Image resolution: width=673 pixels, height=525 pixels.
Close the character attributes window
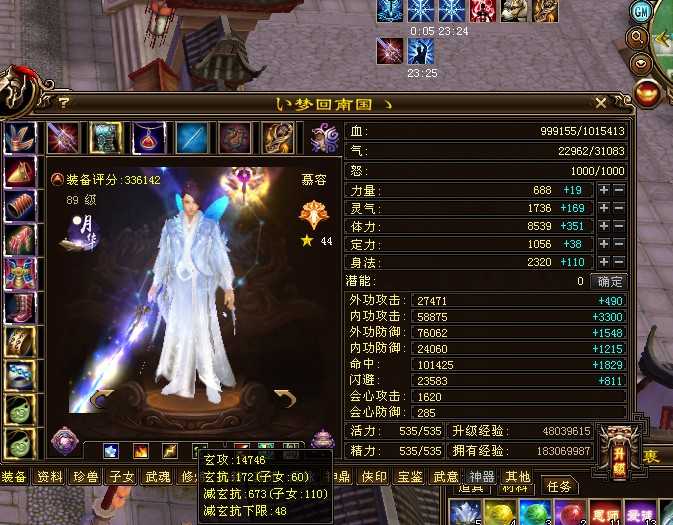tap(600, 102)
